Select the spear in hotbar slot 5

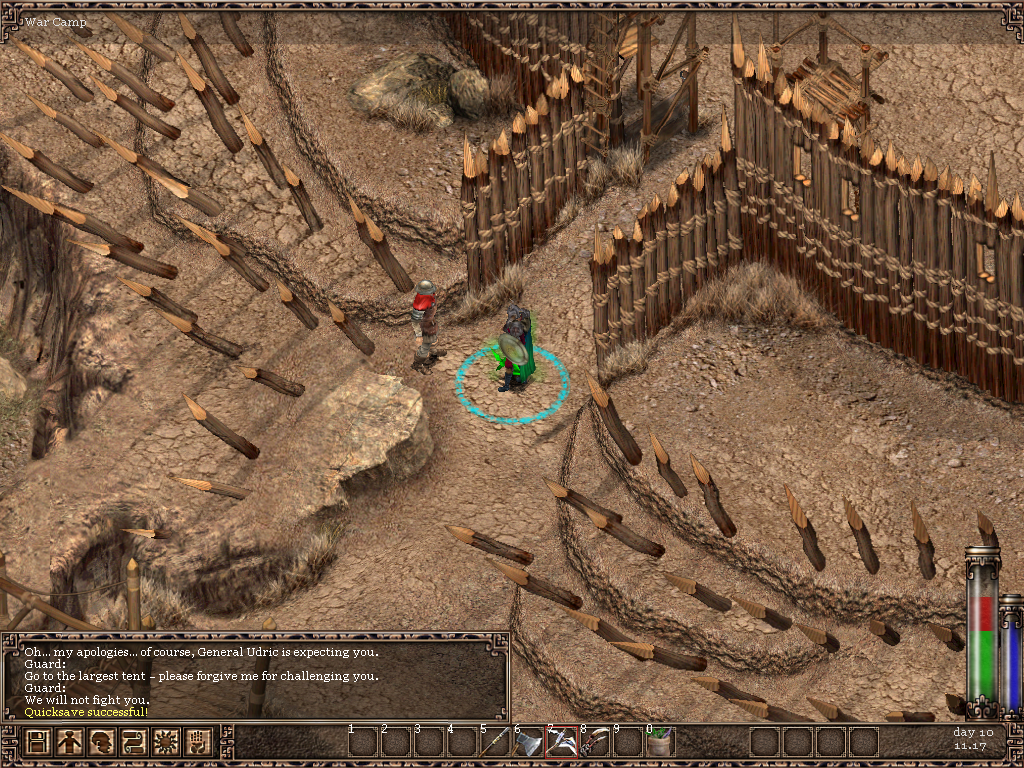coord(495,742)
